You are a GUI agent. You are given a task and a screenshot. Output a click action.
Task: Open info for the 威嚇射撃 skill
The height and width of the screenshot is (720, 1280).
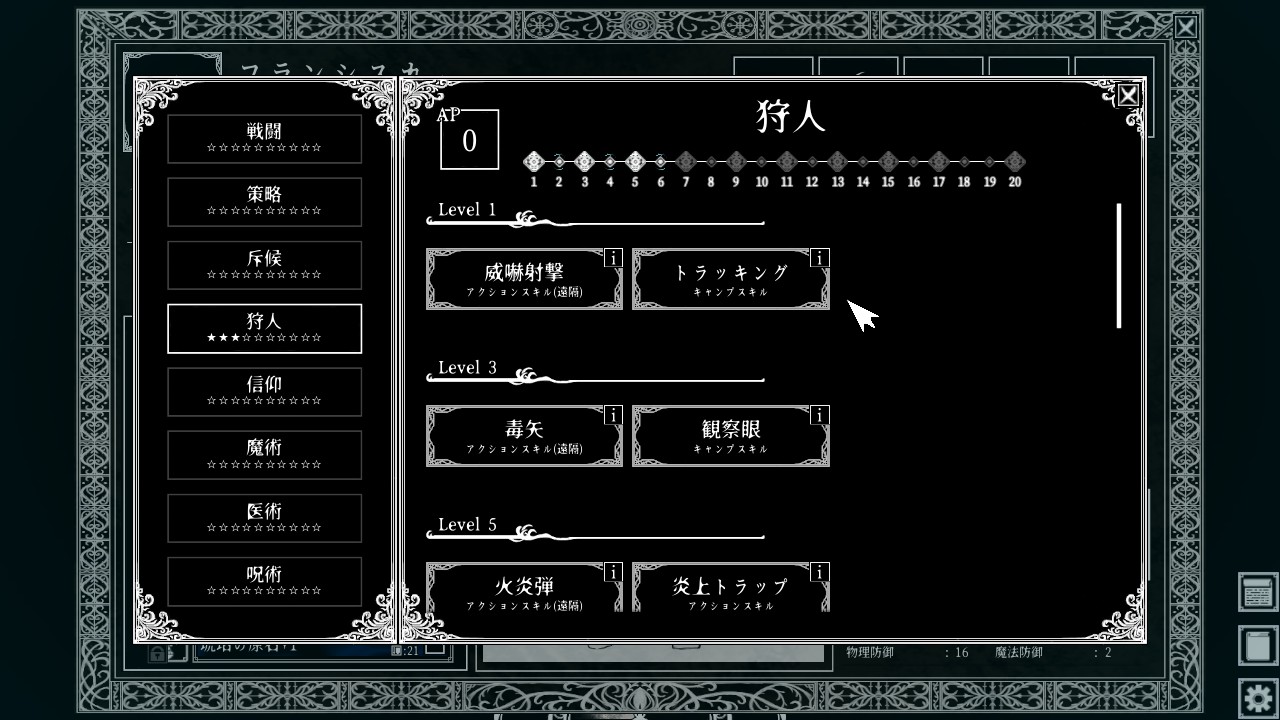click(x=614, y=258)
